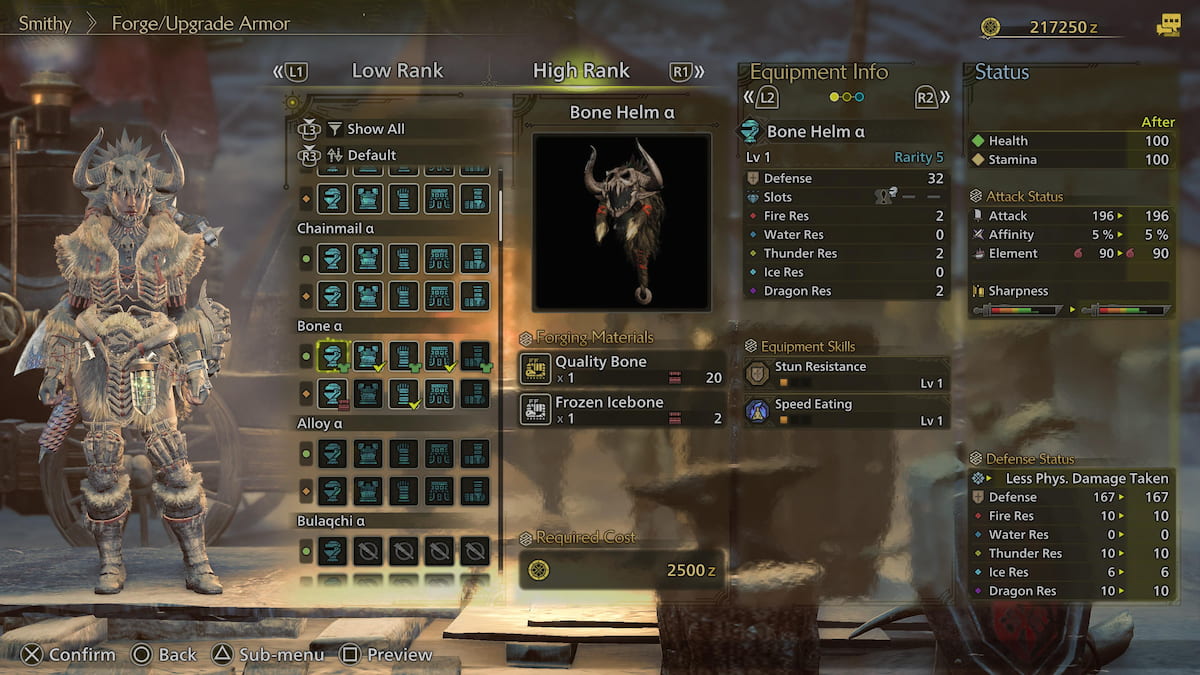Pick the Chainmail α green-dot row leg armor

475,259
